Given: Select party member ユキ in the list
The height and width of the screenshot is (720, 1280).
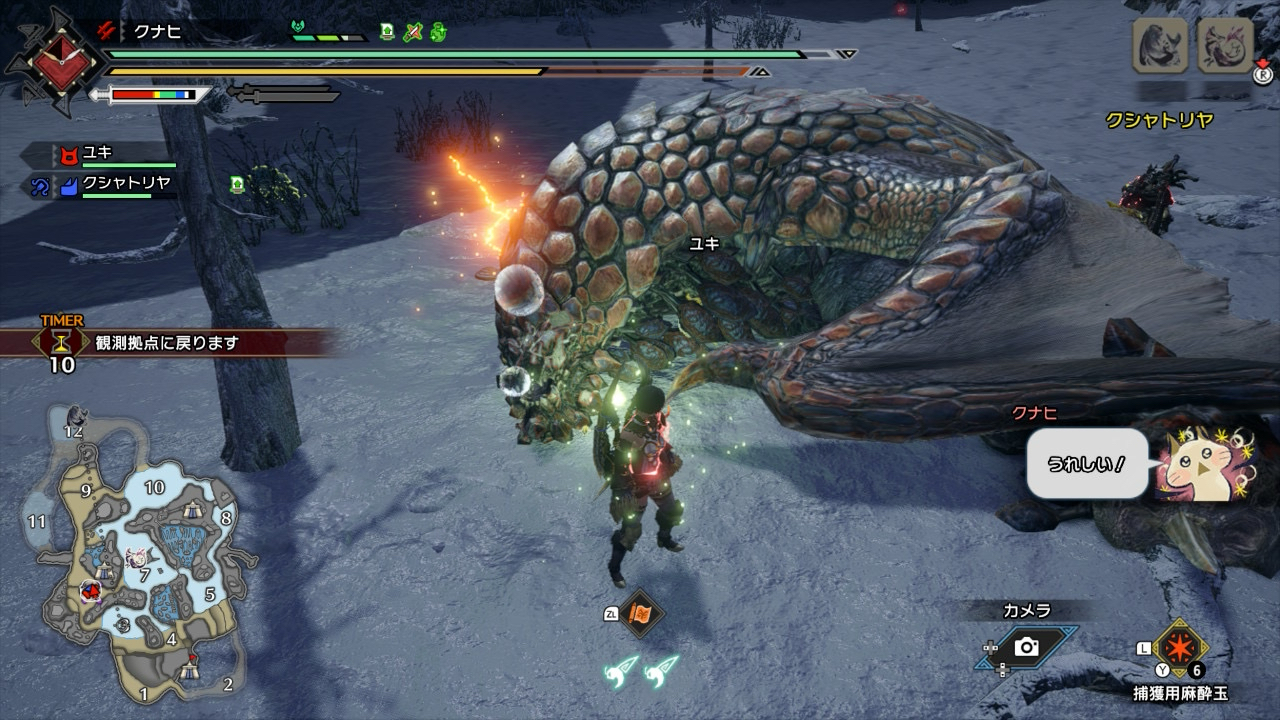Looking at the screenshot, I should point(98,154).
